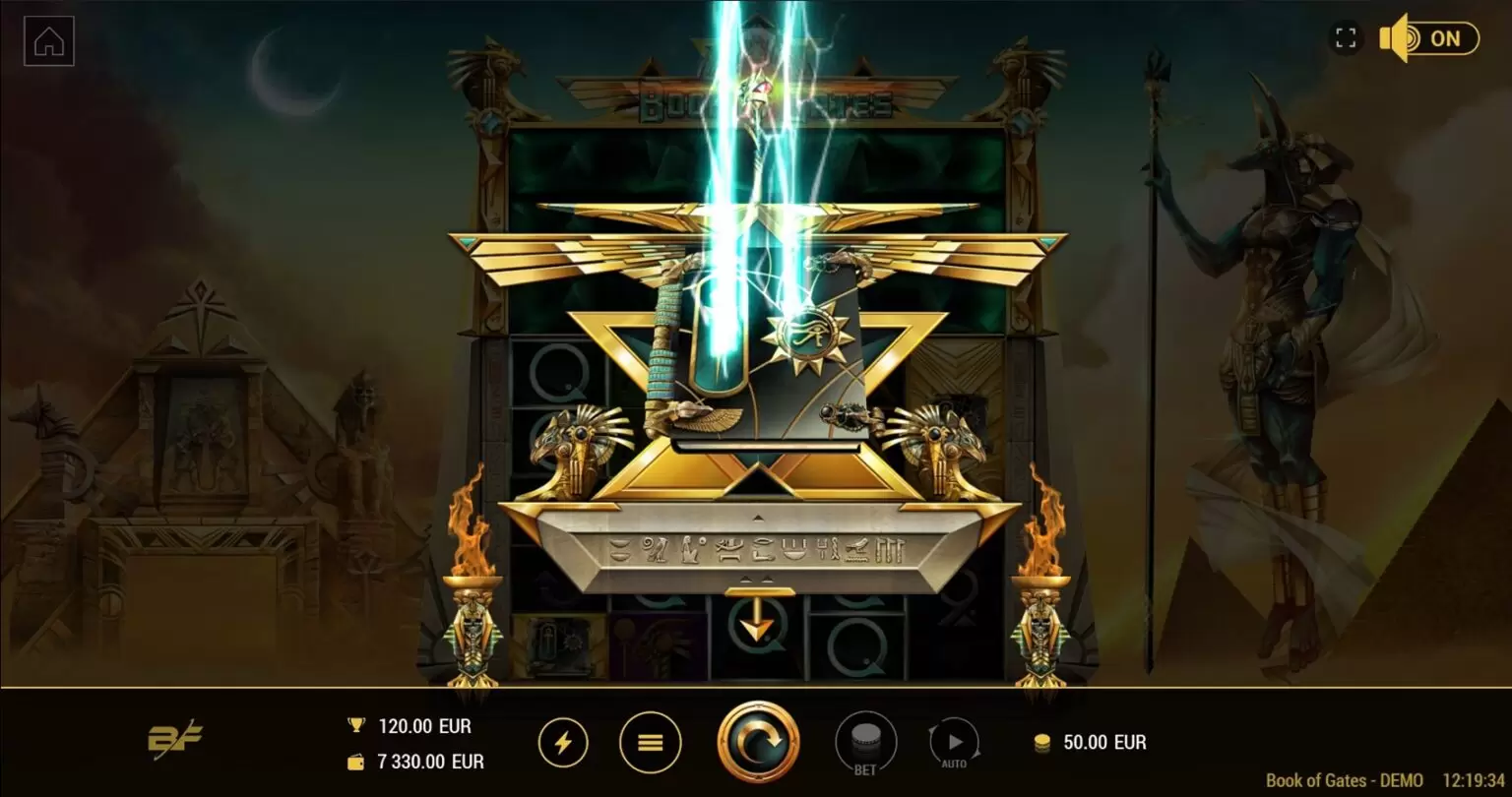Activate the lightning bolt turbo mode
1512x797 pixels.
coord(563,742)
